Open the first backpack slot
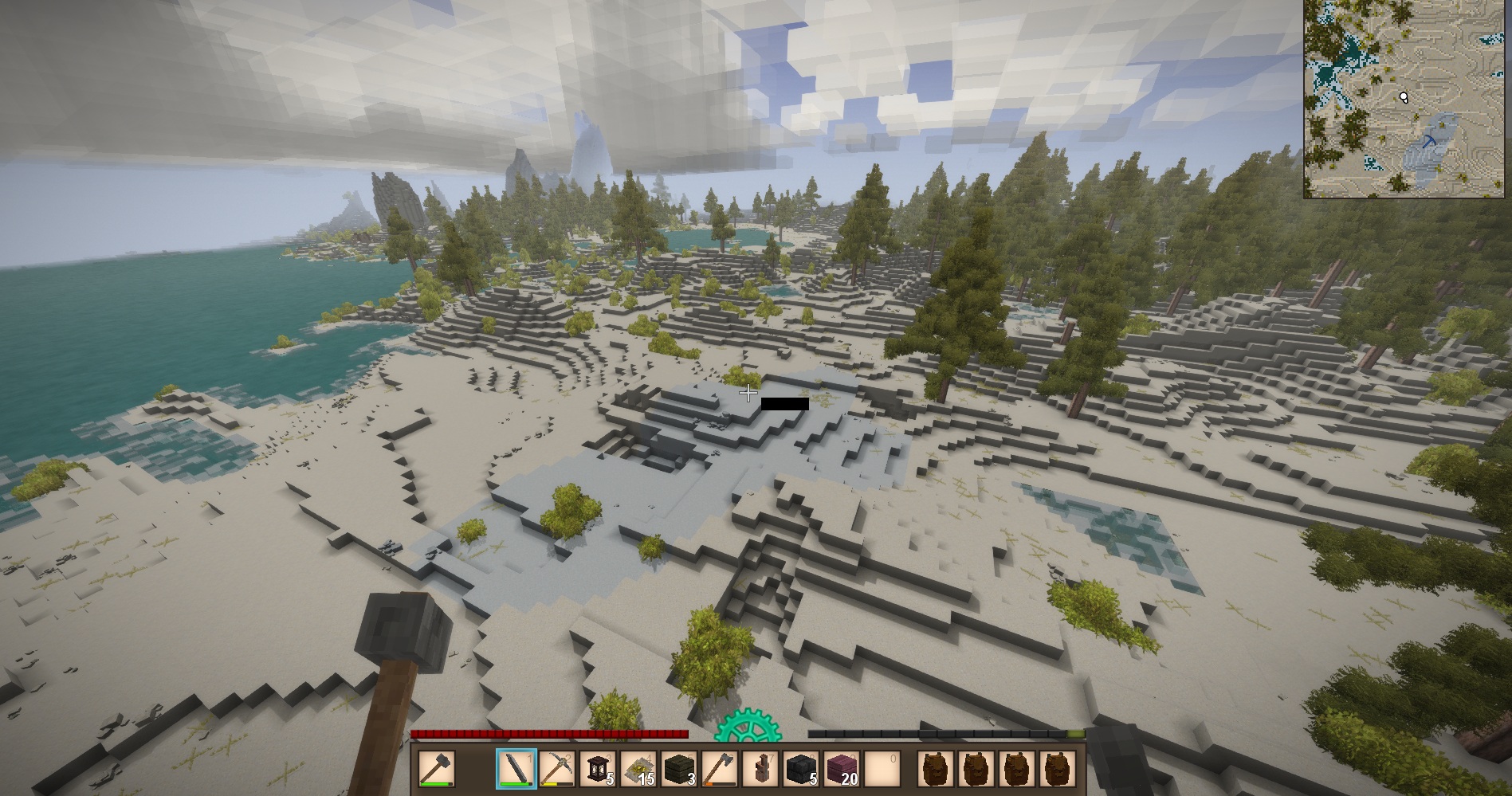 click(x=936, y=769)
